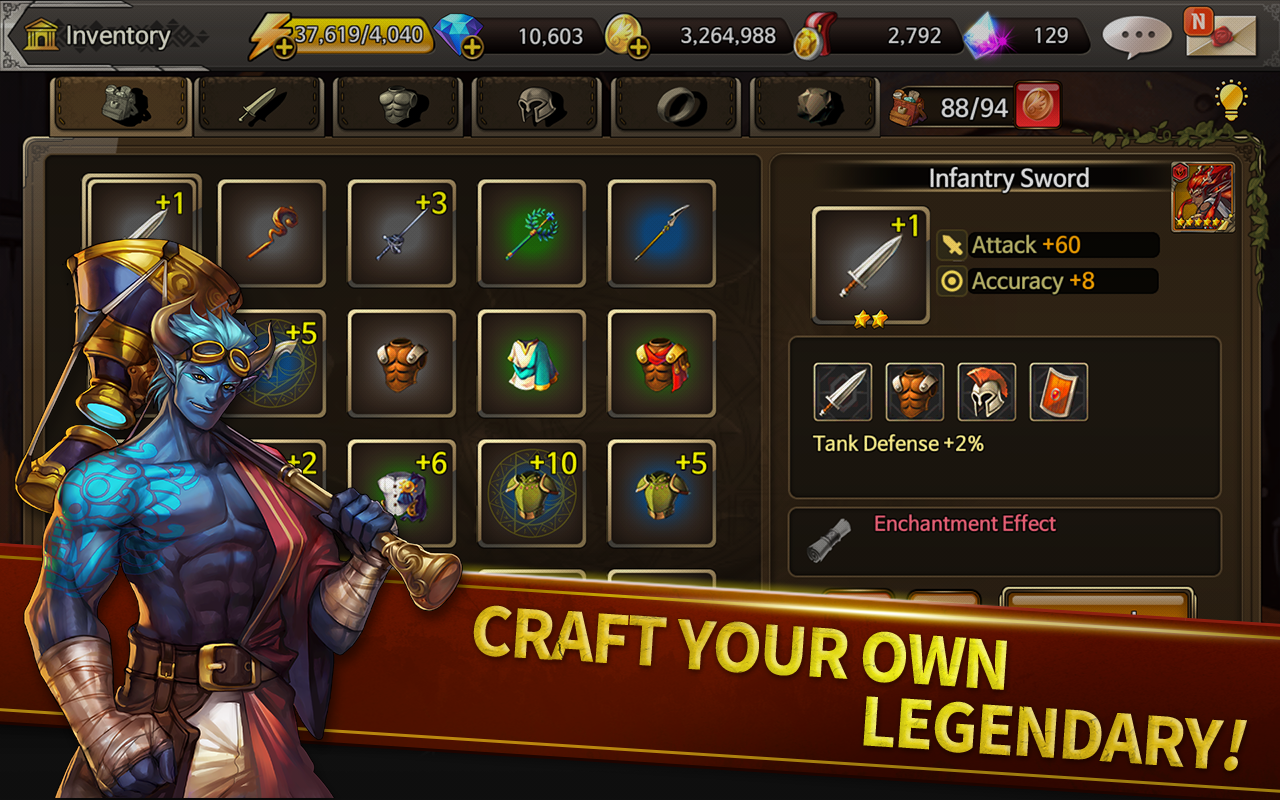Select the orange spiral staff slot

(272, 233)
